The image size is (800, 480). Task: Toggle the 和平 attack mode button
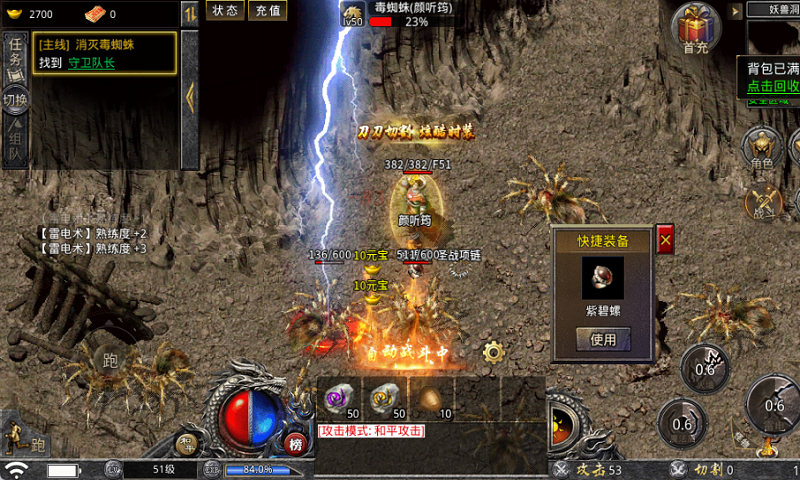coord(372,430)
